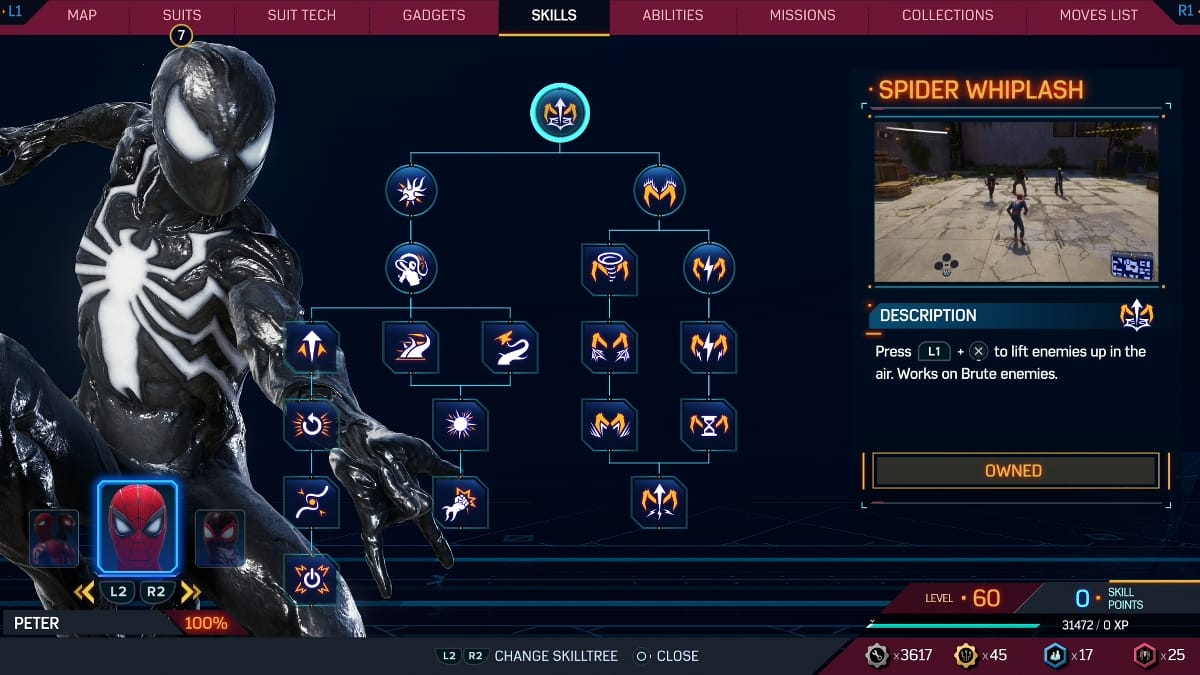Choose the dark mask portrait with red webbing
This screenshot has width=1200, height=675.
click(x=219, y=538)
